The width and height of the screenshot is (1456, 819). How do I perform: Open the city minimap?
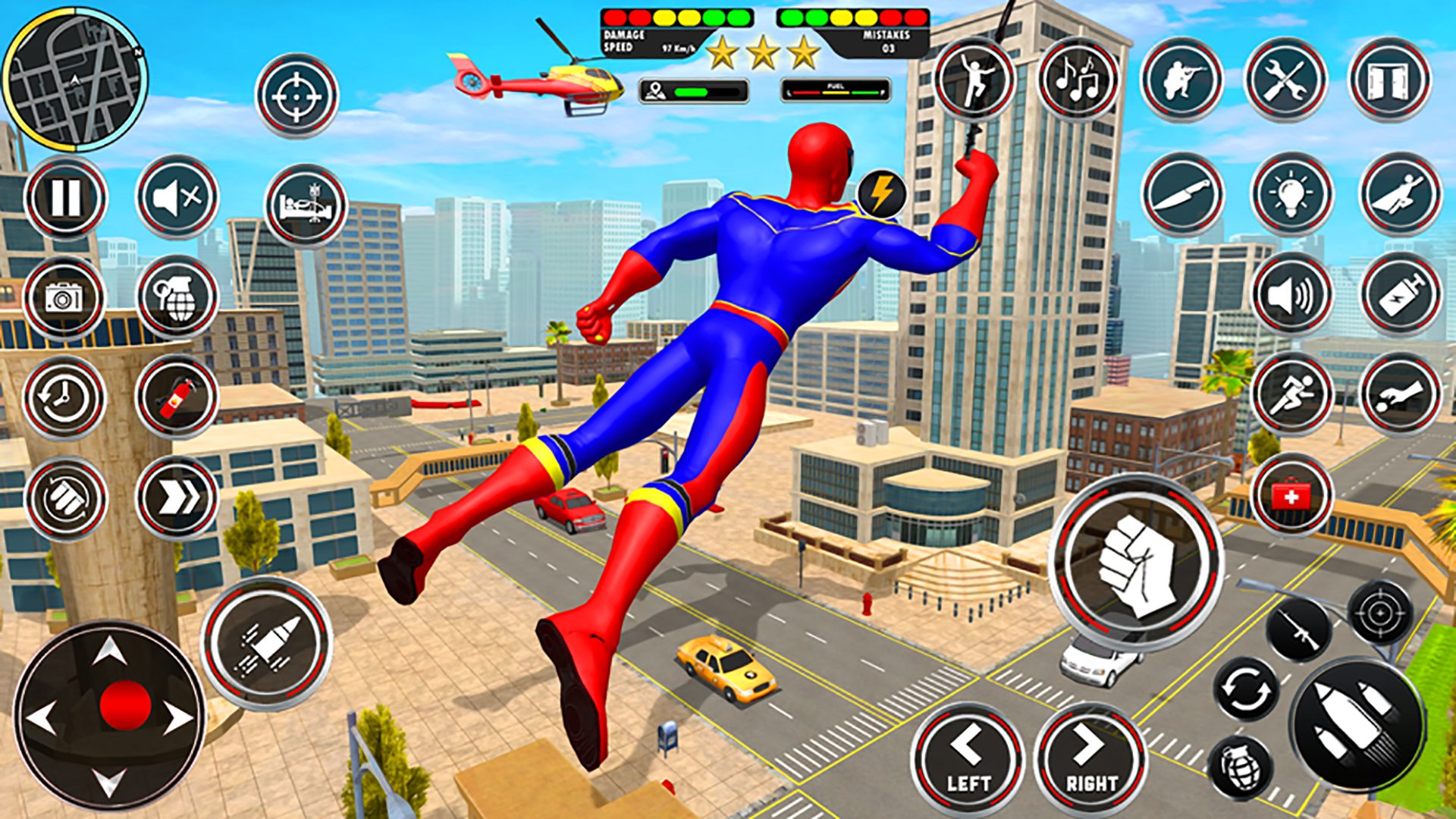tap(75, 80)
